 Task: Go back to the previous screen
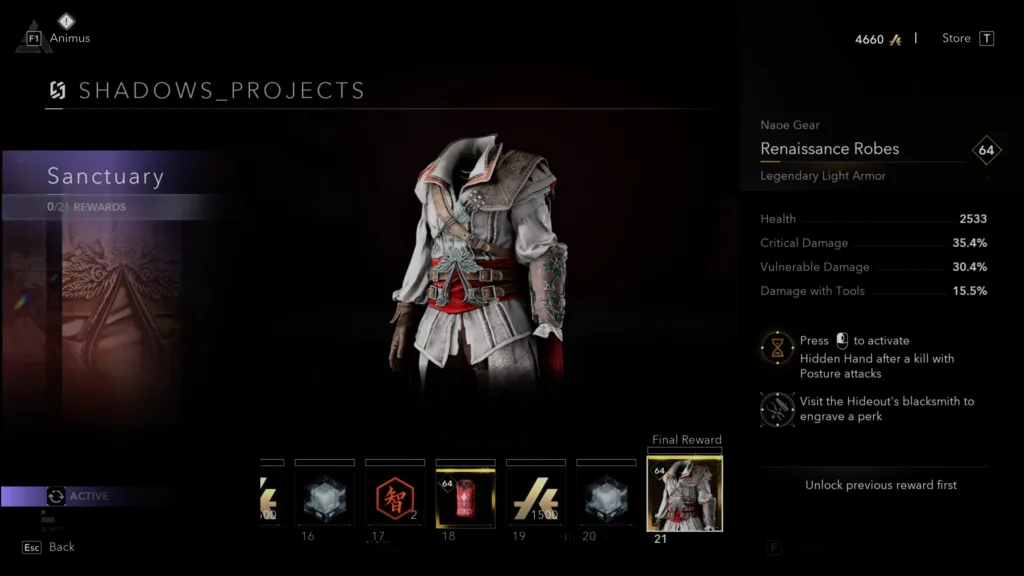(x=50, y=547)
